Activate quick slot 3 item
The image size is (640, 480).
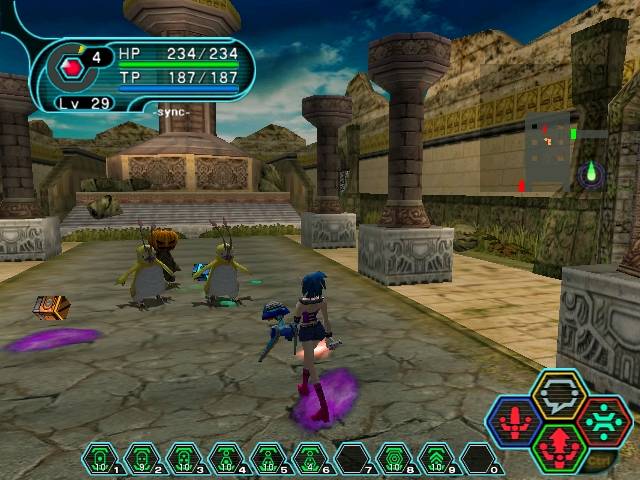[x=184, y=459]
